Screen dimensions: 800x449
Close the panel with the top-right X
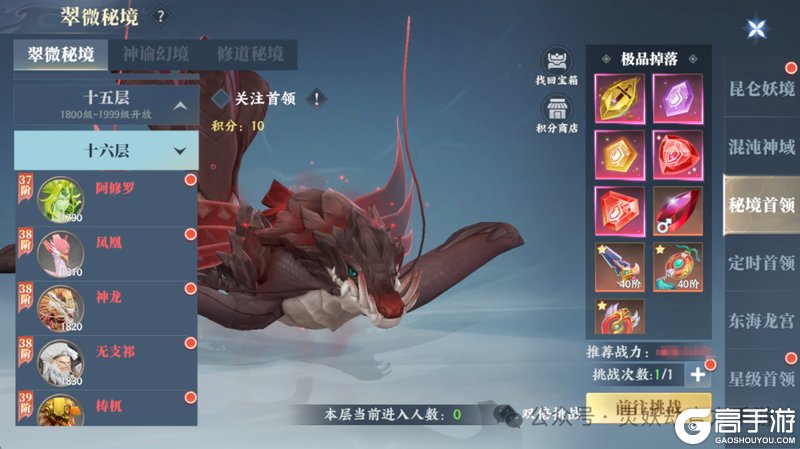click(x=755, y=28)
